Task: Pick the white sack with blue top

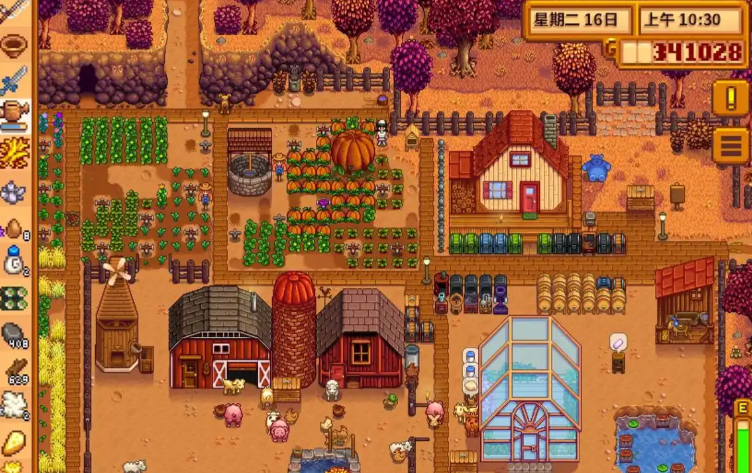Action: click(x=14, y=262)
